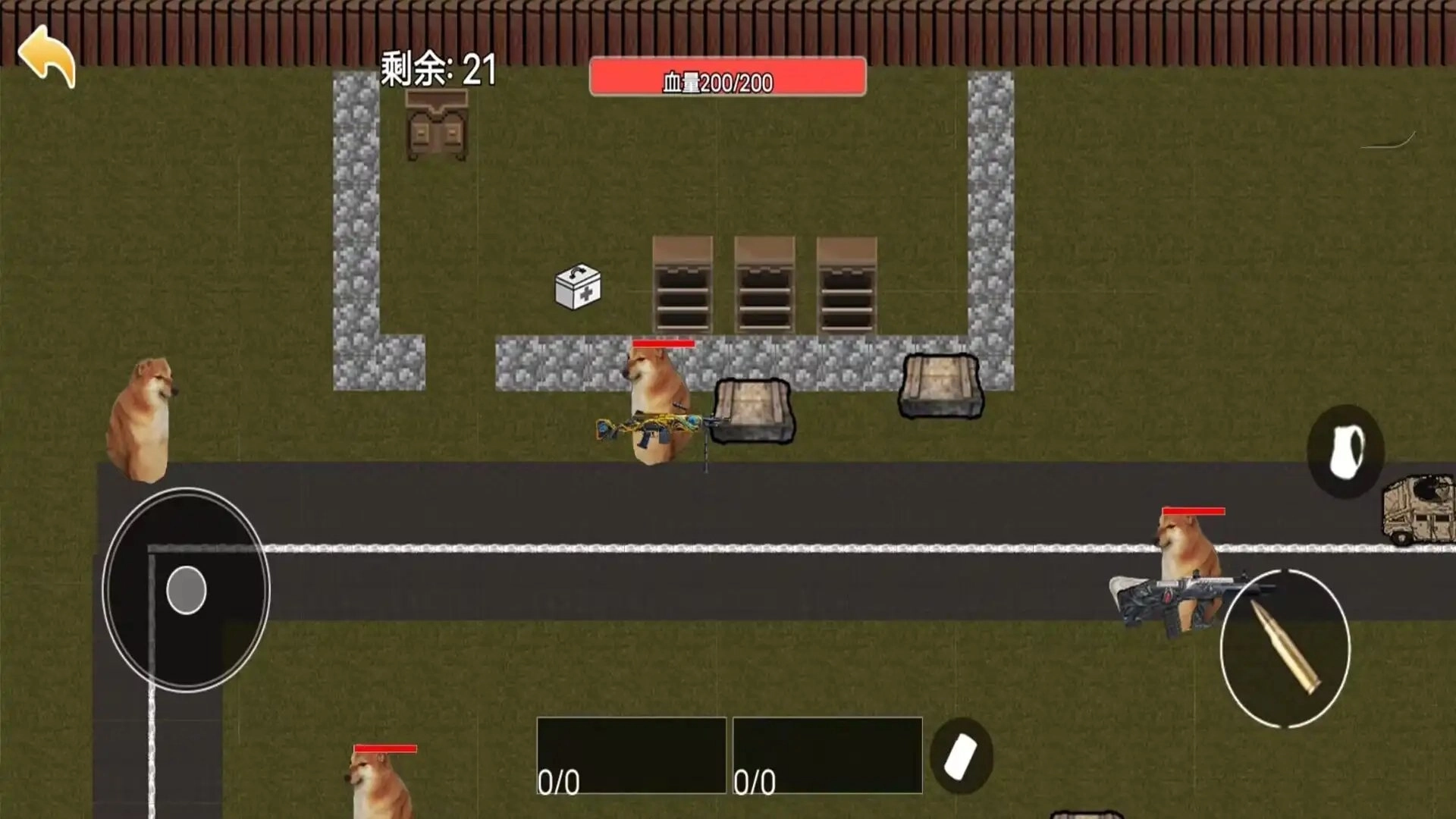Tap the bullet fire button

click(x=1286, y=654)
